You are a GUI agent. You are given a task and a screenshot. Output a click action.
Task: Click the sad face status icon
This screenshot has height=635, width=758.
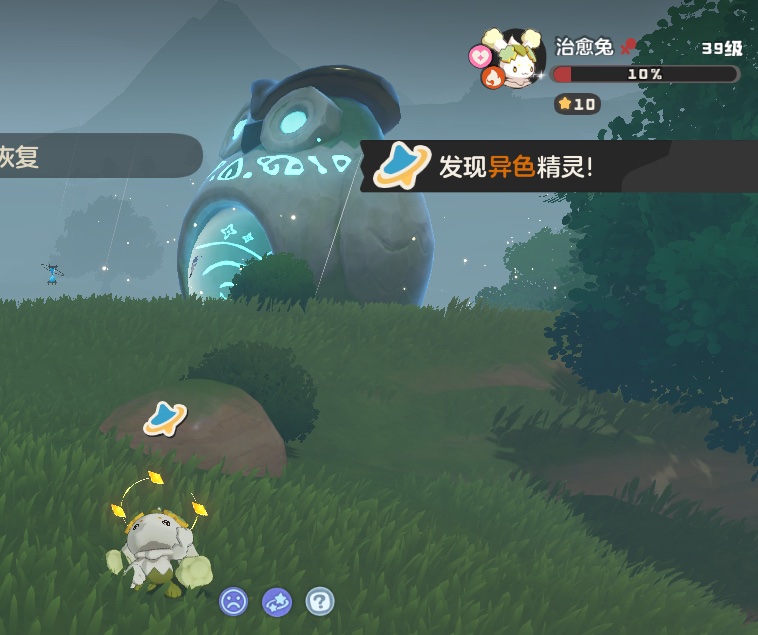point(234,601)
